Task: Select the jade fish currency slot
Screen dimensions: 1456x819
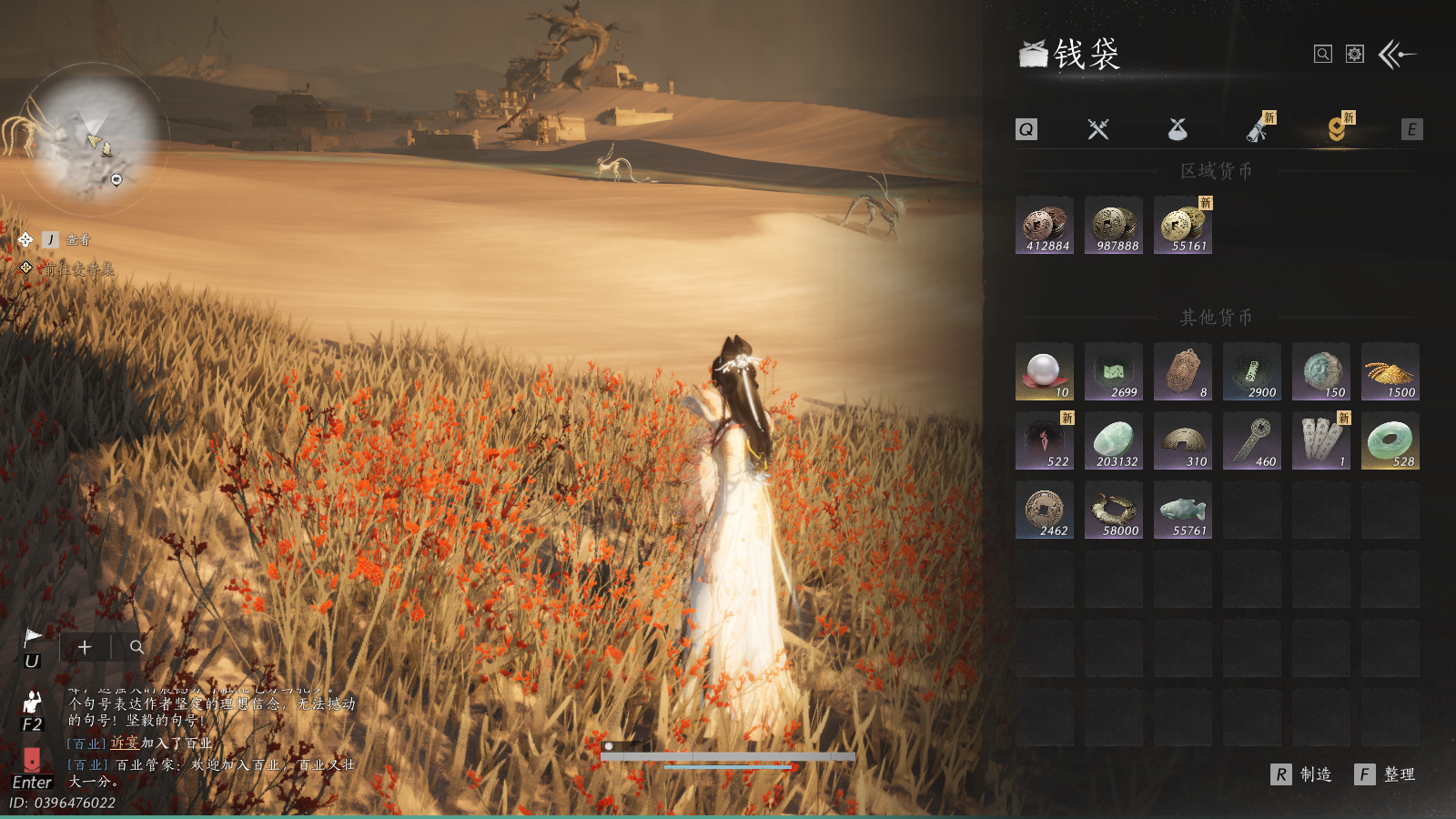Action: pyautogui.click(x=1183, y=510)
